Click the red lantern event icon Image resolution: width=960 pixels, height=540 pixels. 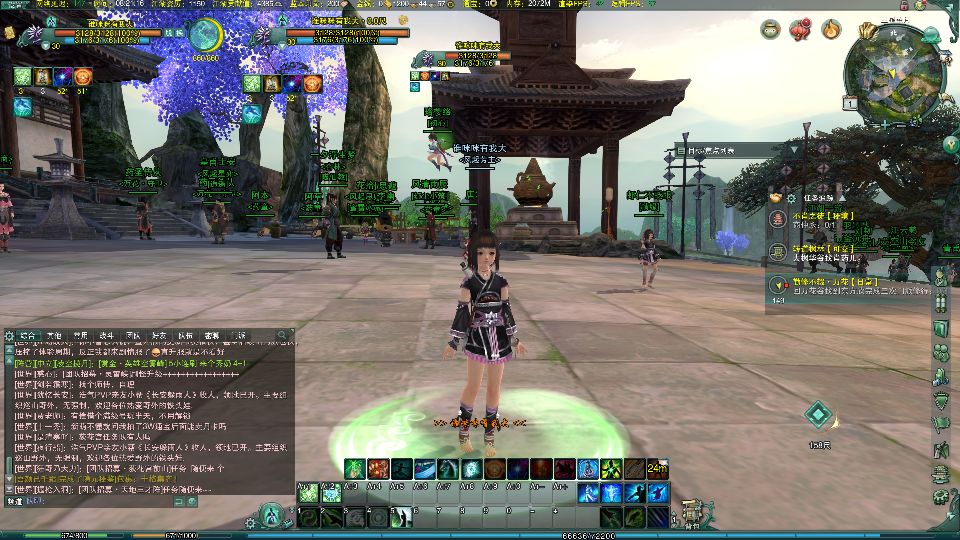click(x=800, y=30)
